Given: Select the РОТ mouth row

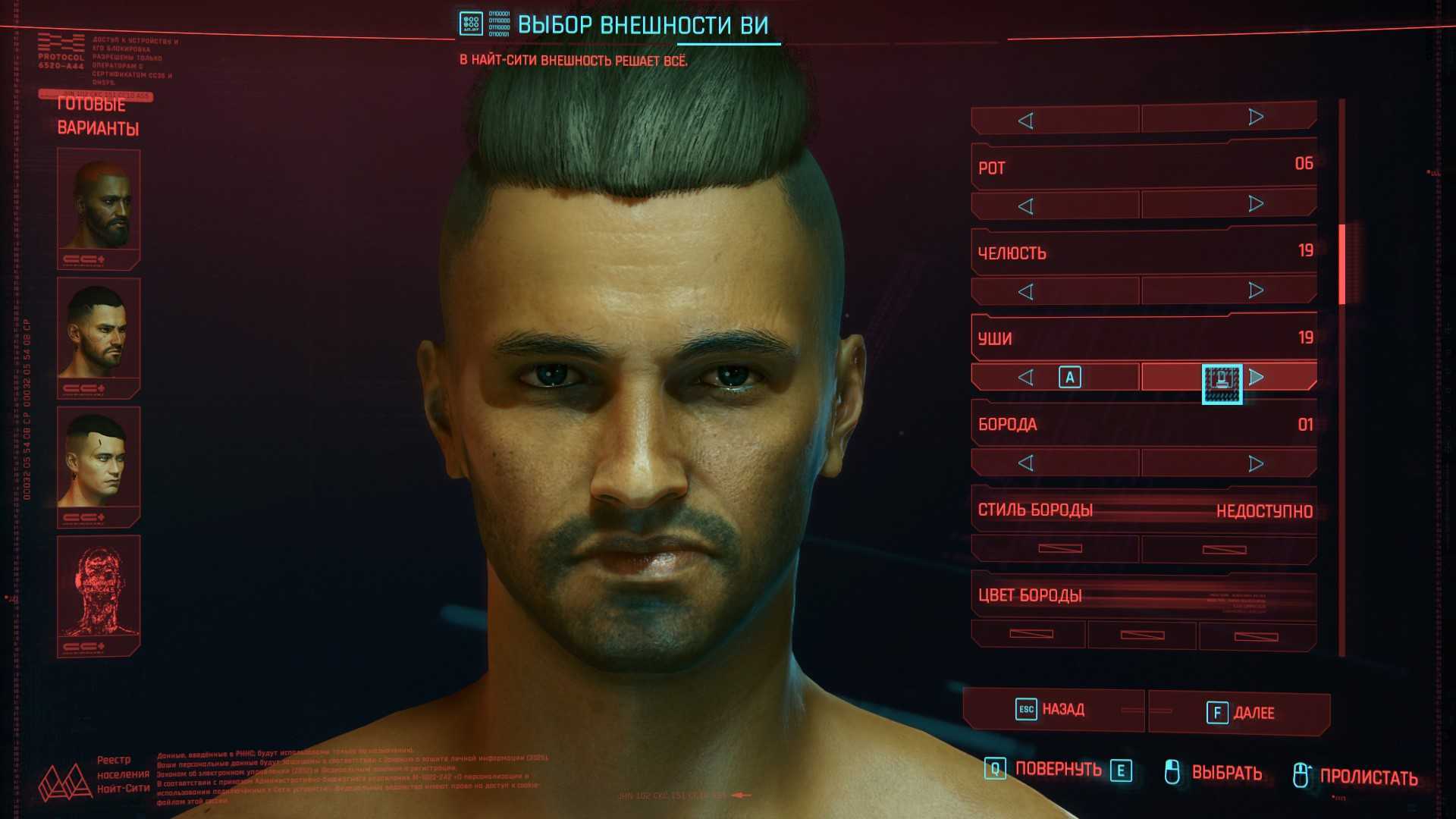Looking at the screenshot, I should (x=1144, y=166).
